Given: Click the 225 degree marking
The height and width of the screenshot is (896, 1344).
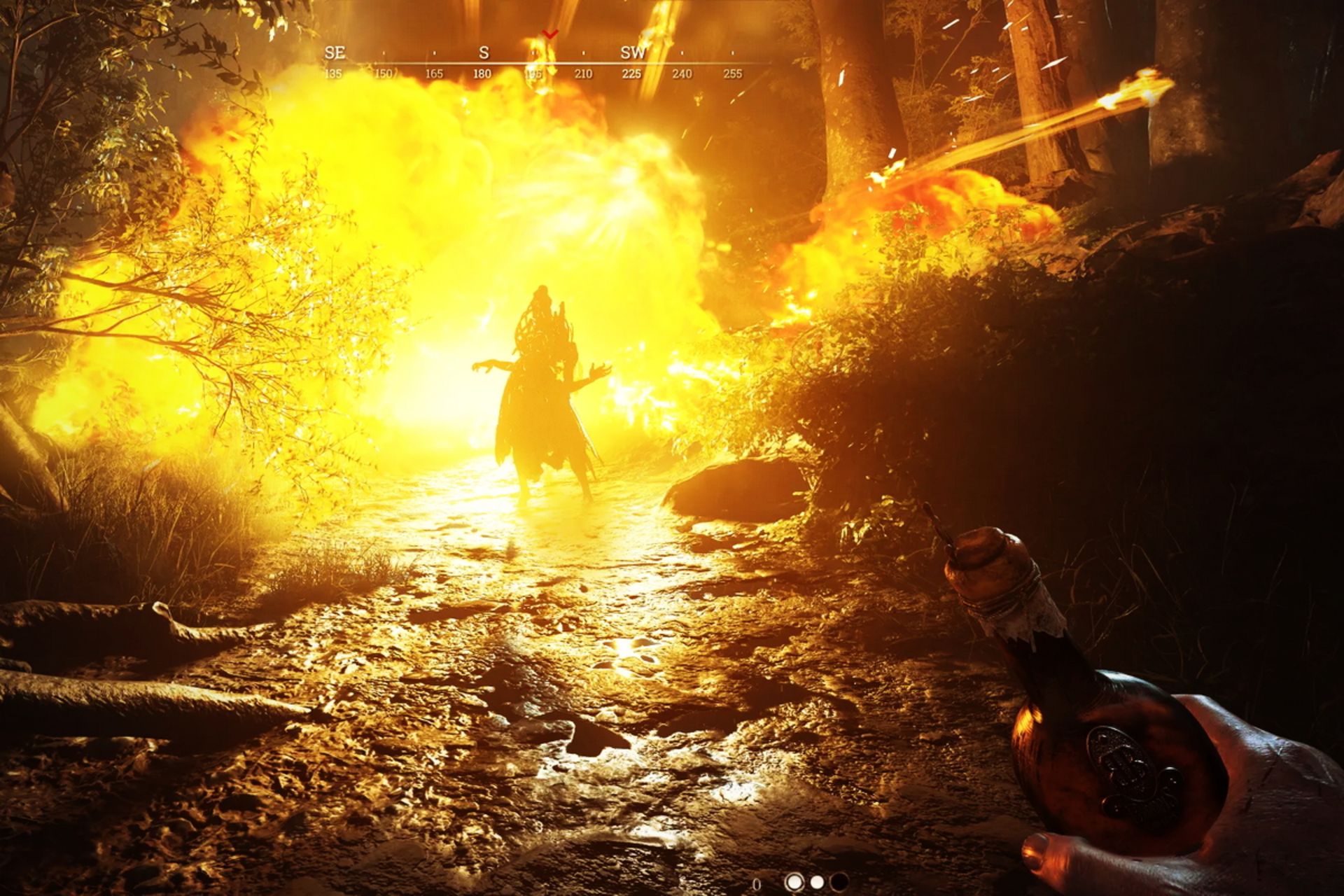Looking at the screenshot, I should coord(631,72).
